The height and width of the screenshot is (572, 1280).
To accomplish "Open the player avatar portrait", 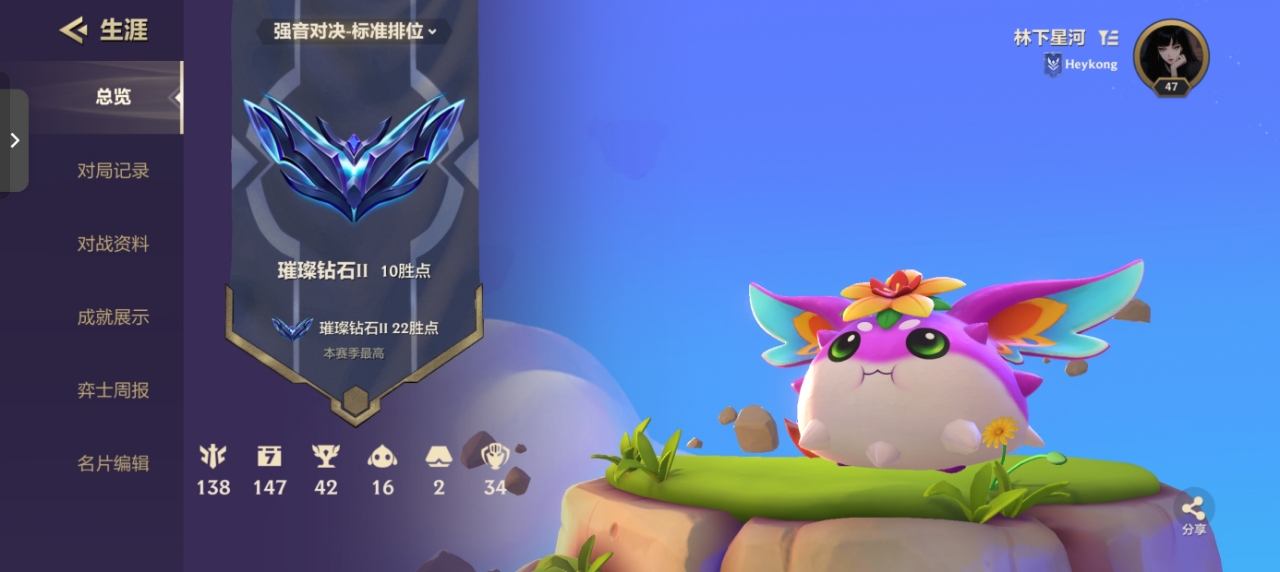I will point(1171,57).
